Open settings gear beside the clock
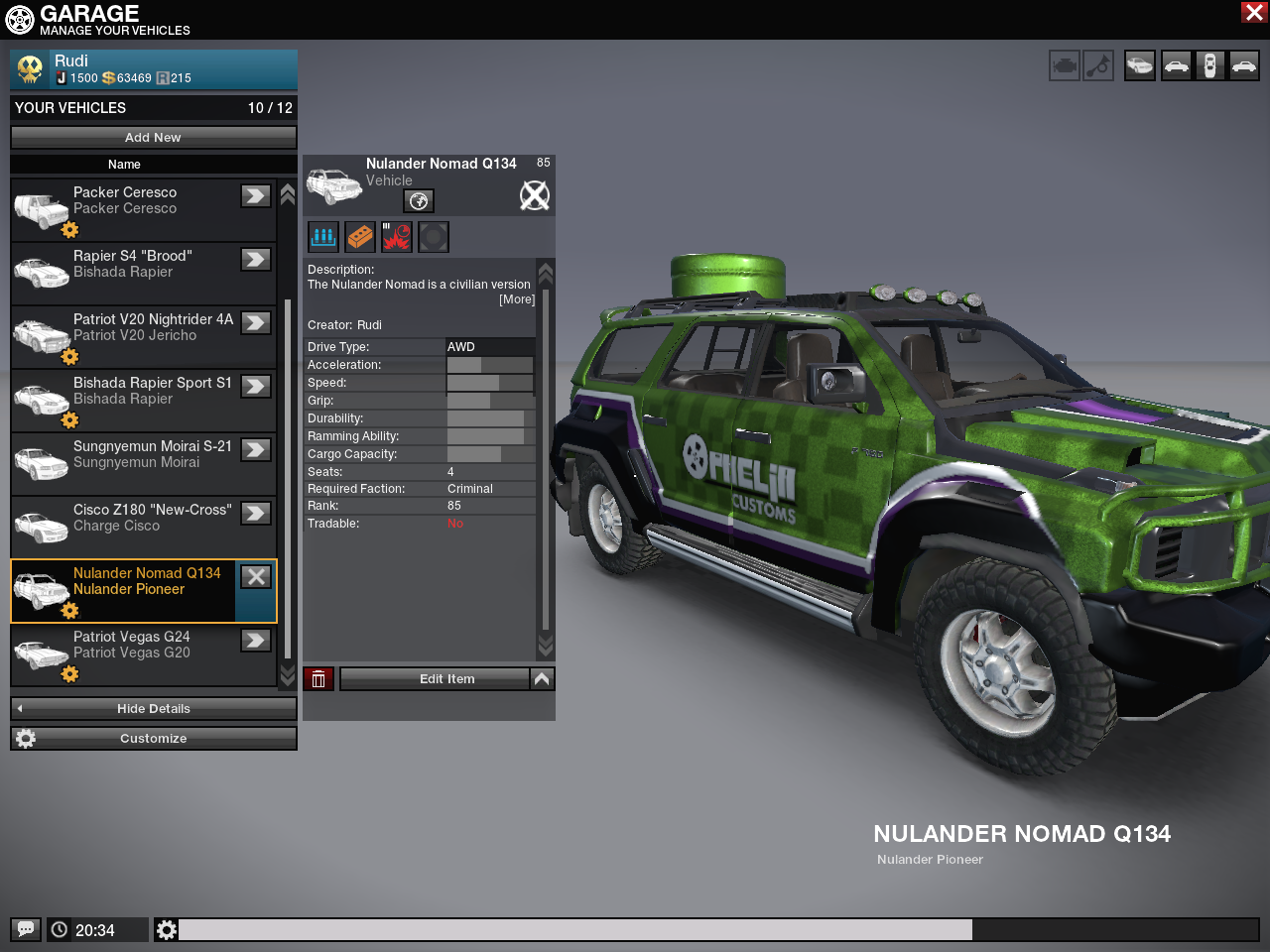 tap(167, 929)
